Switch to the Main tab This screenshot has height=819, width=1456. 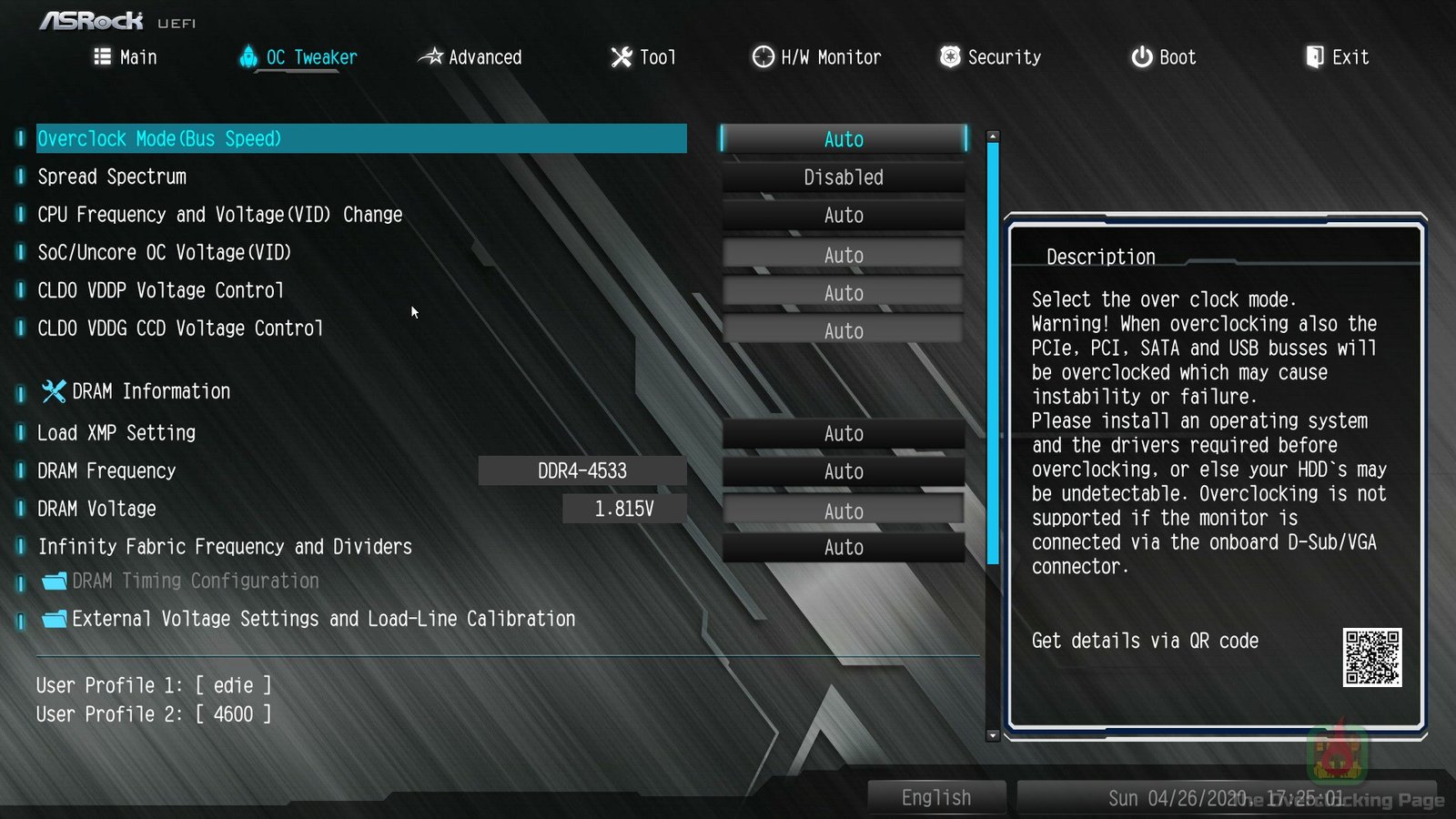(126, 57)
